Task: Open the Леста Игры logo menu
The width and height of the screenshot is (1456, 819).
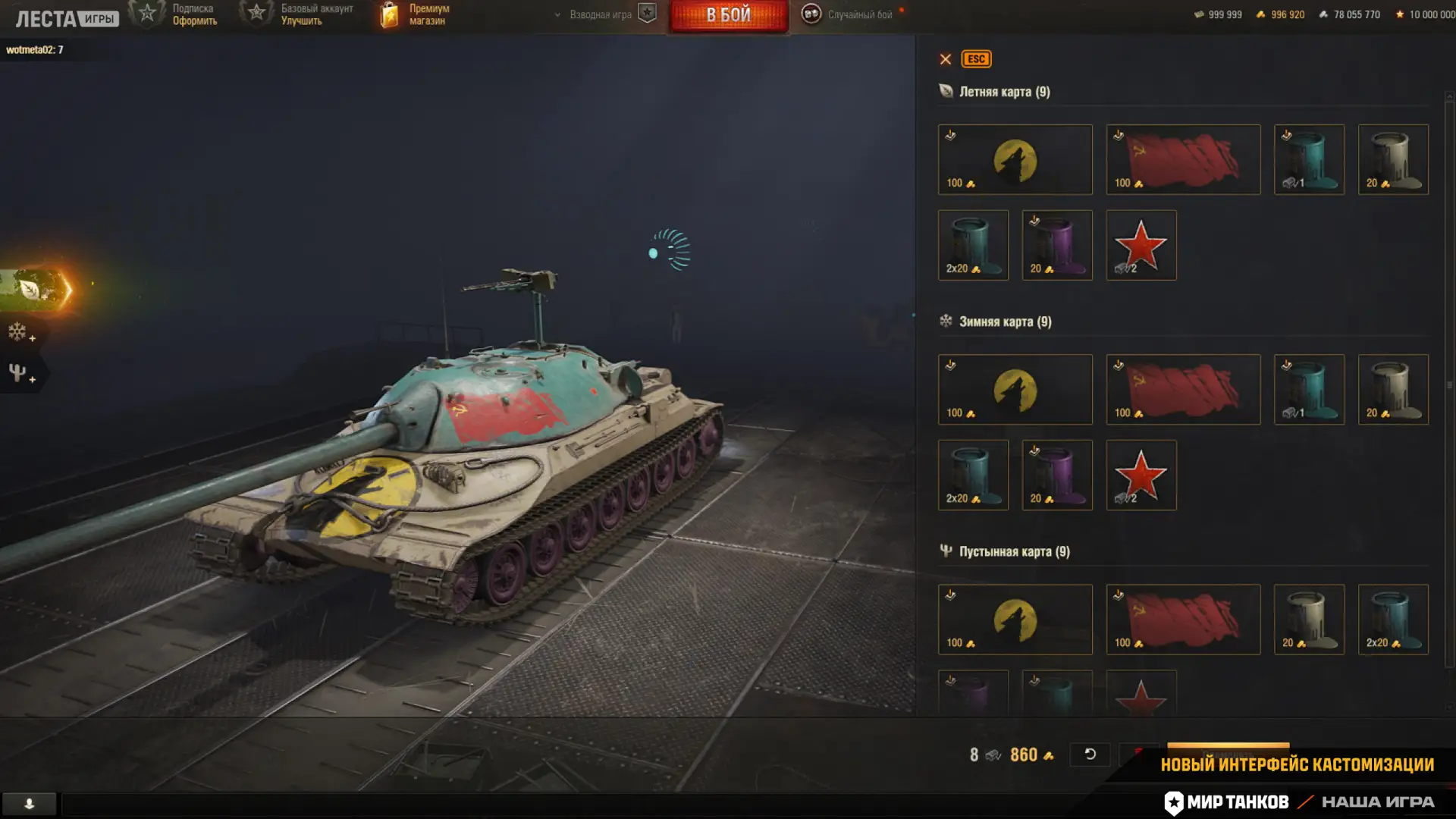Action: 67,18
